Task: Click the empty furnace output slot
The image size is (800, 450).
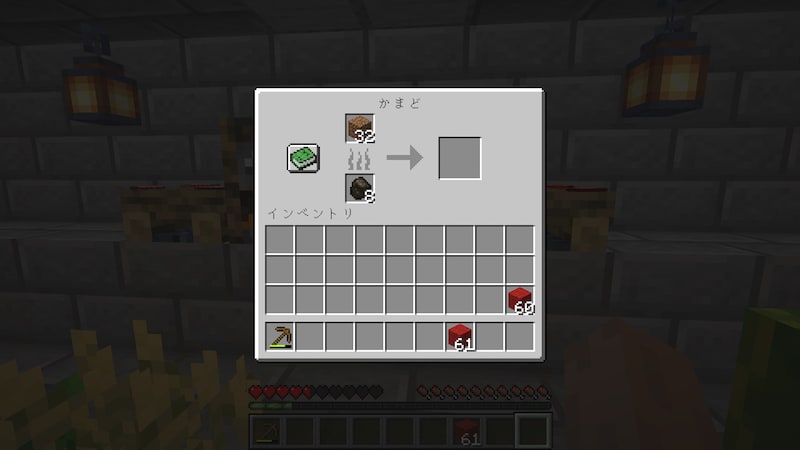Action: pos(459,158)
